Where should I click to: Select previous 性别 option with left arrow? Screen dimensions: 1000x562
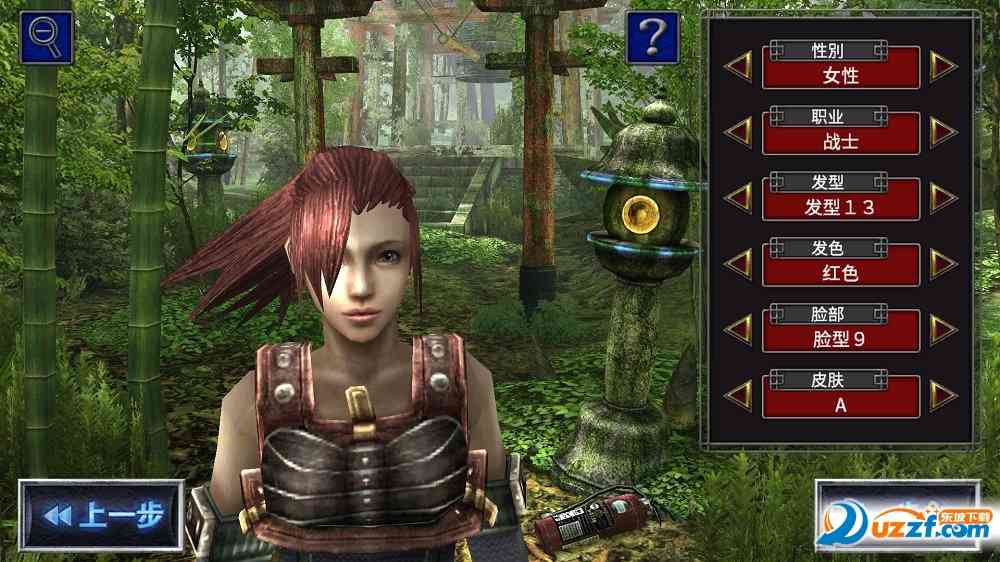tap(739, 66)
